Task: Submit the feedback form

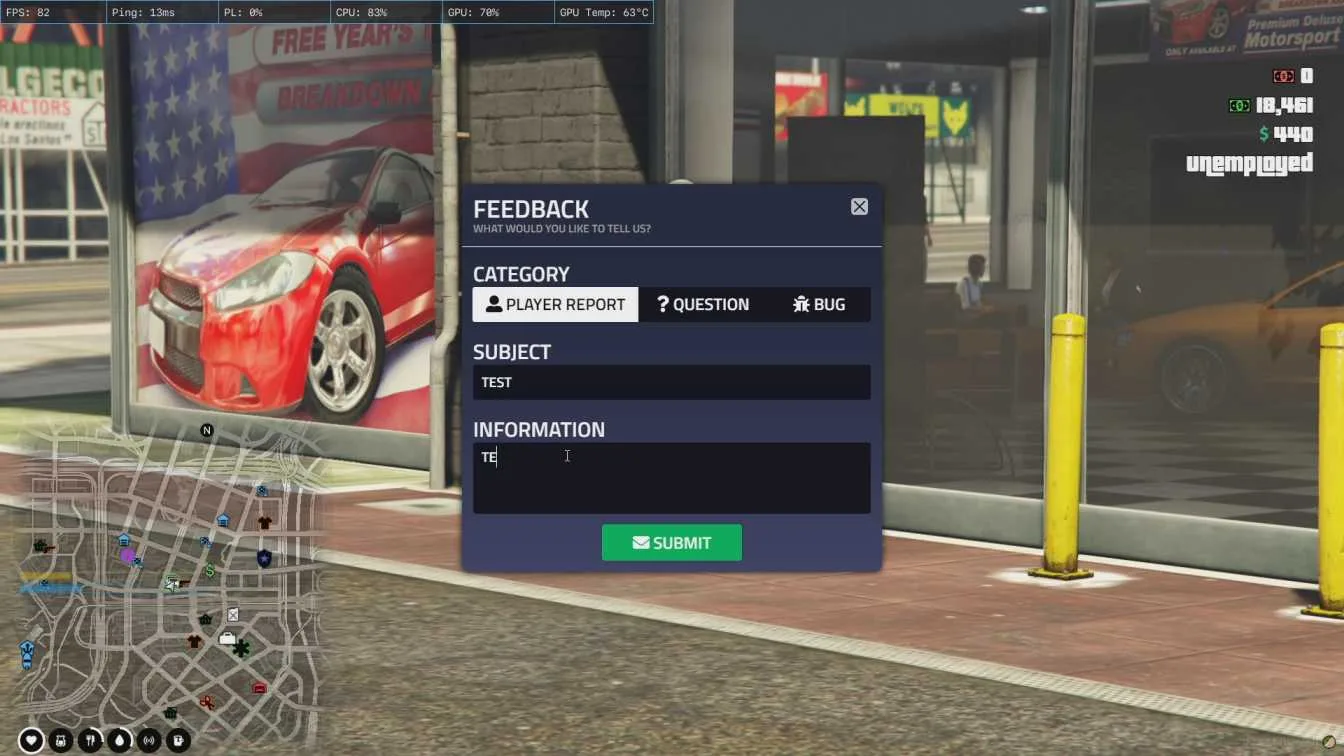Action: coord(671,543)
